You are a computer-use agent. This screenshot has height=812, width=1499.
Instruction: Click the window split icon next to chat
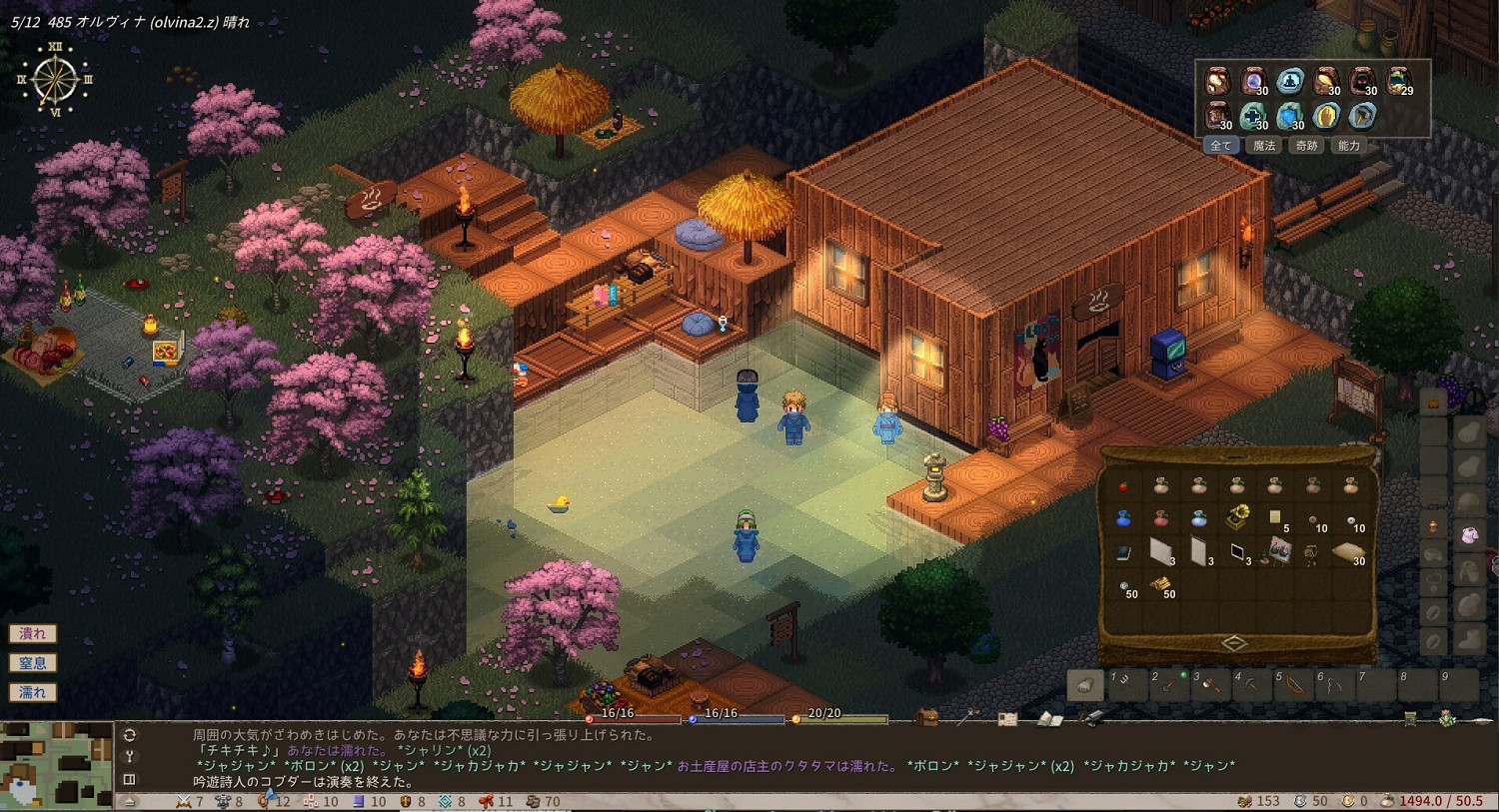click(x=130, y=779)
